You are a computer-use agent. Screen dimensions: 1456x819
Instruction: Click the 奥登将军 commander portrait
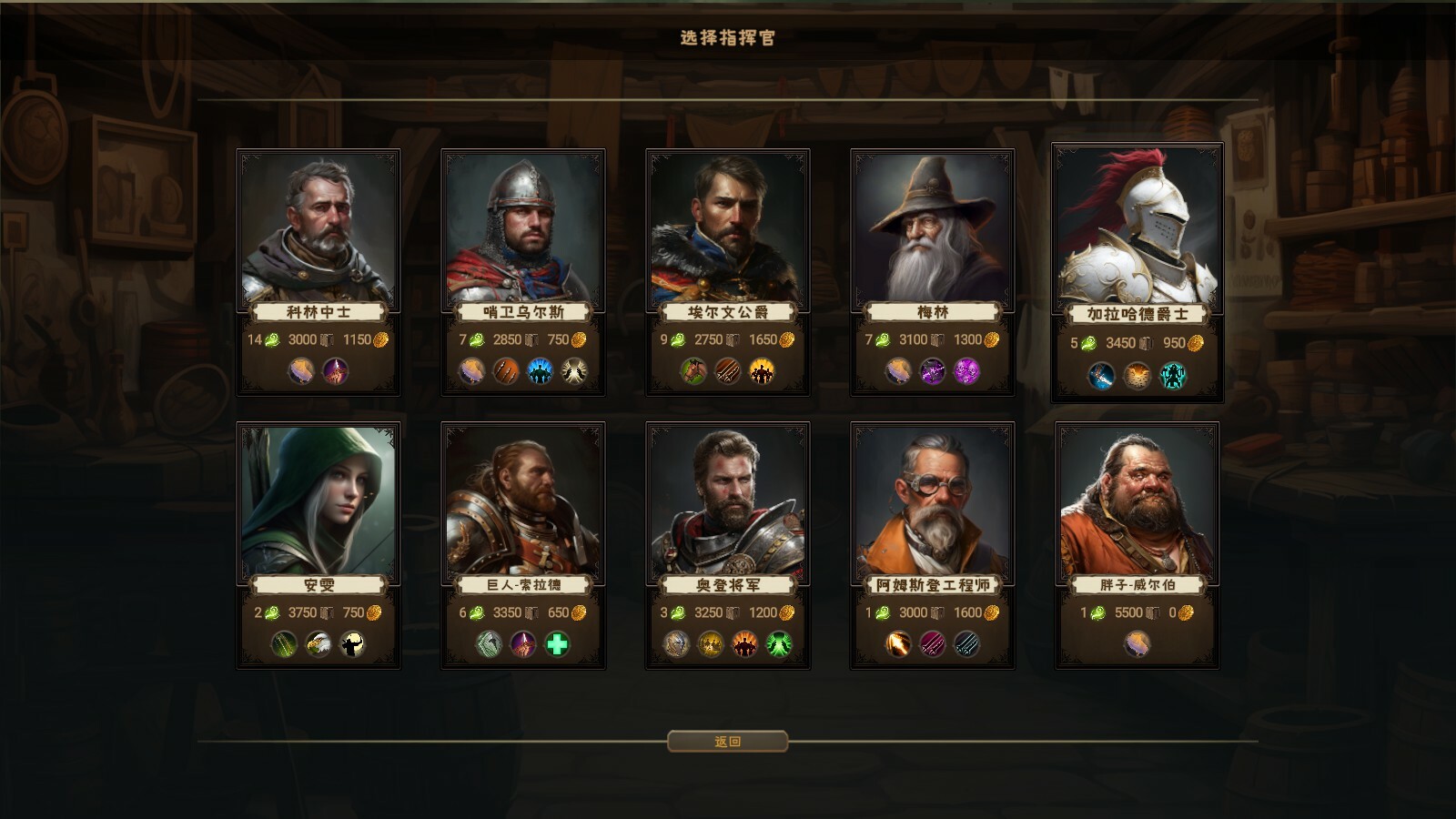pos(728,500)
